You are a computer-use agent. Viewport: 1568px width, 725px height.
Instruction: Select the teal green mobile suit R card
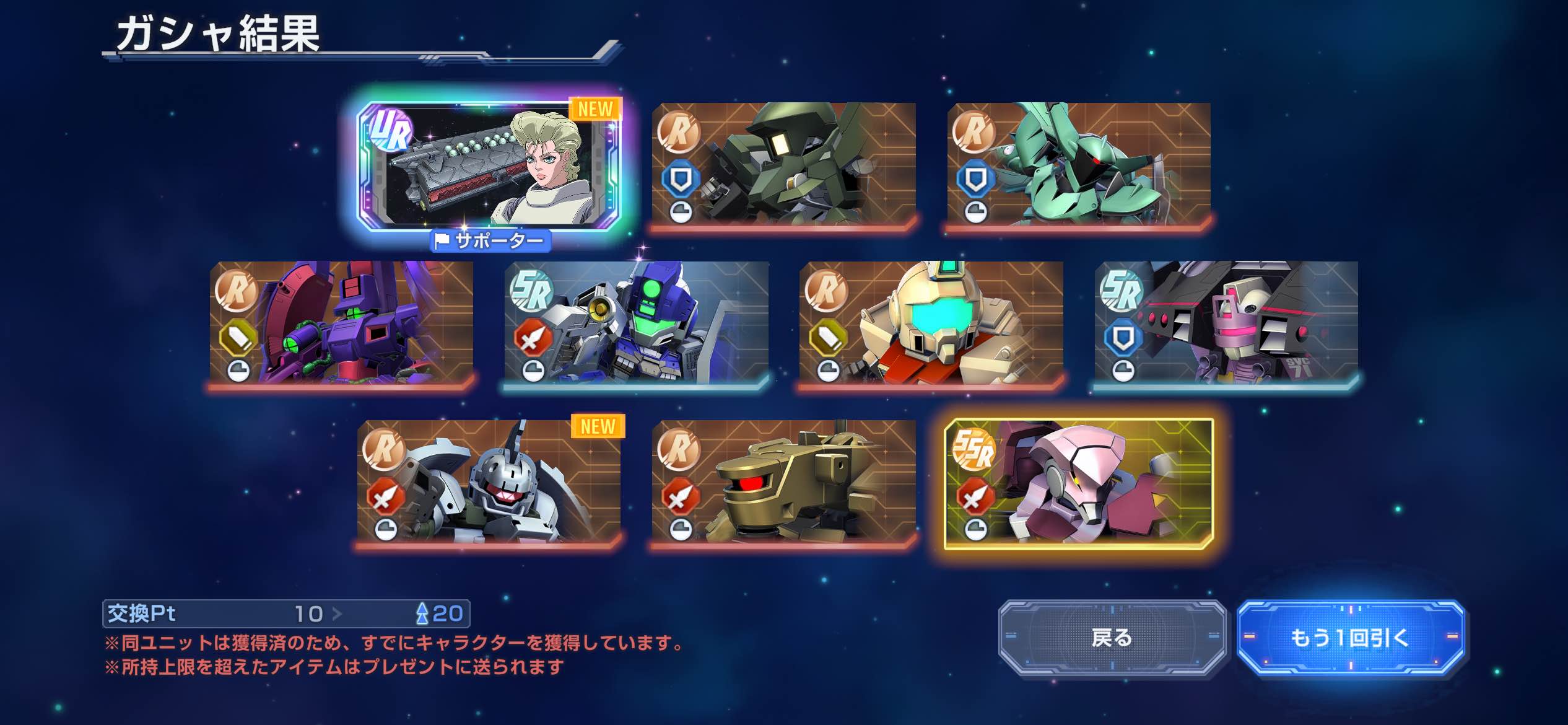(x=1078, y=164)
